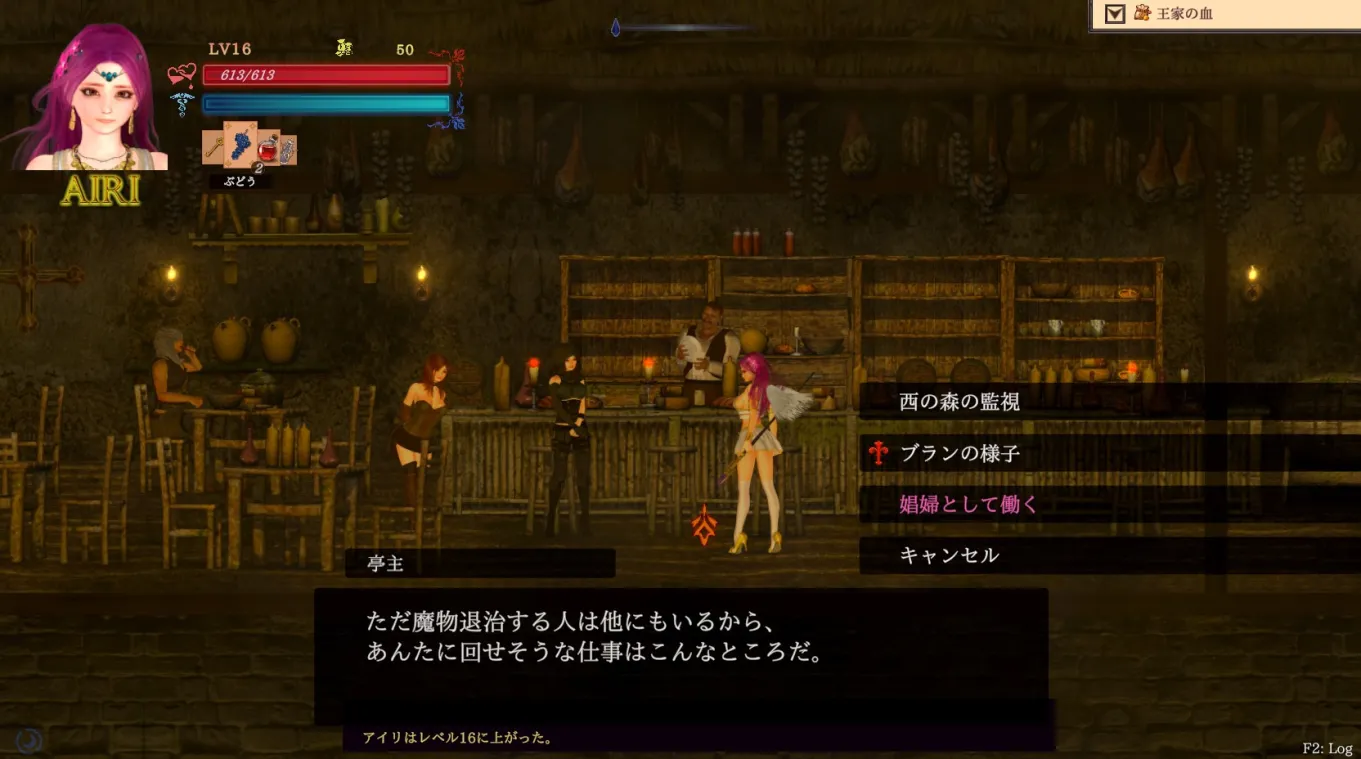This screenshot has width=1361, height=759.
Task: Click the heart icon beside the HP bar
Action: (x=179, y=74)
